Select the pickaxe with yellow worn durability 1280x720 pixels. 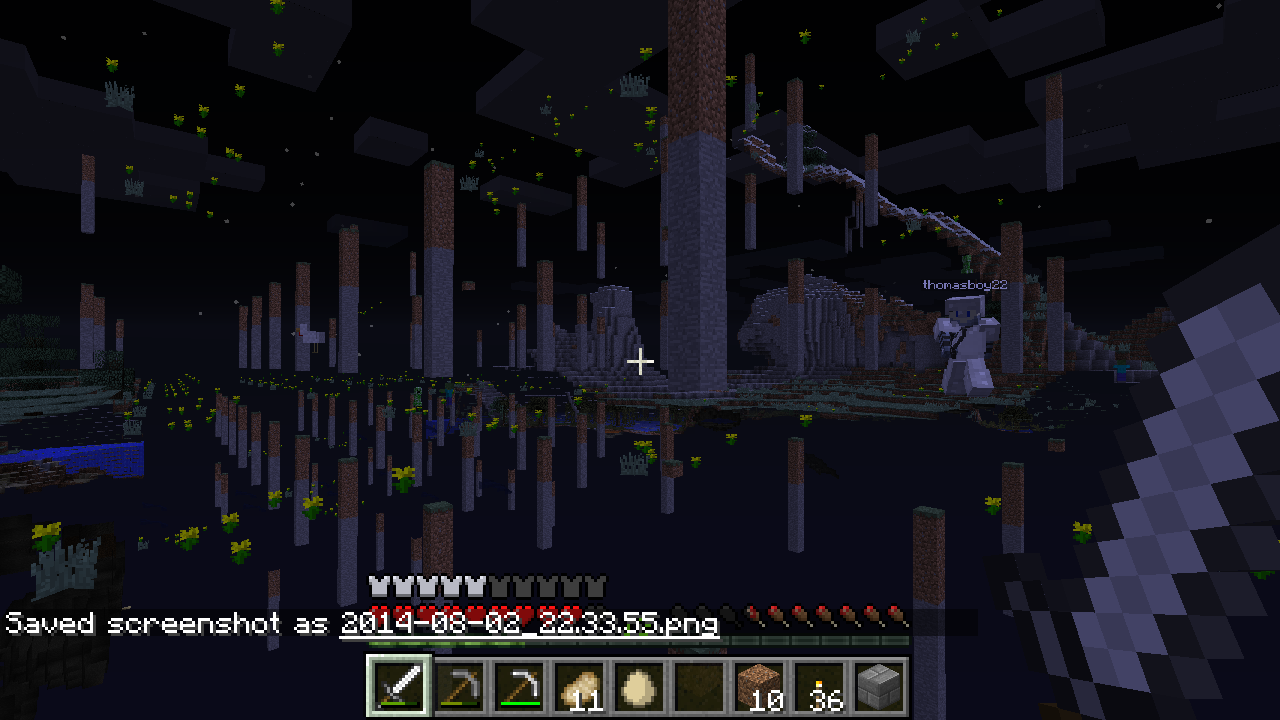[x=461, y=686]
